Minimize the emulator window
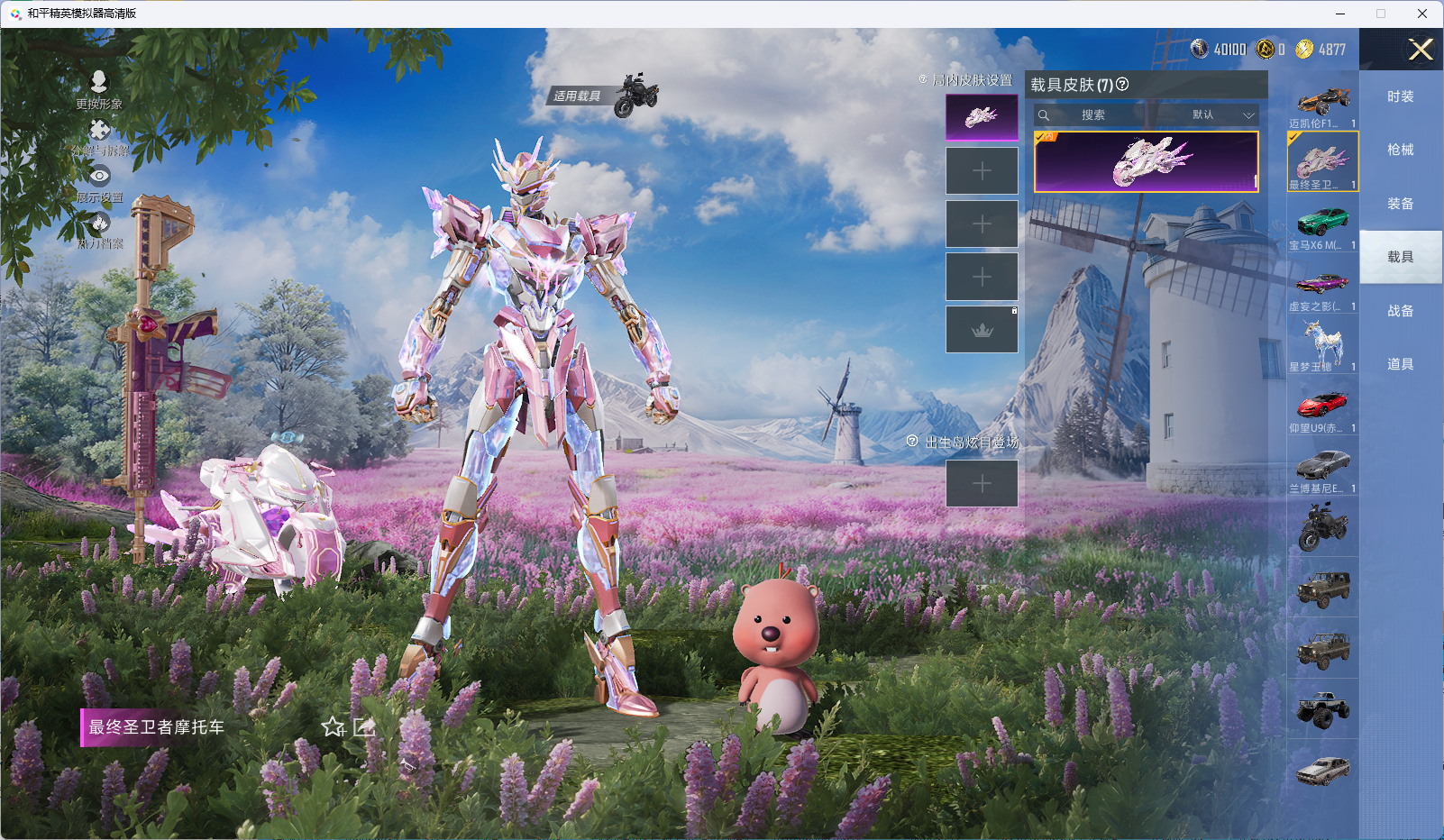Image resolution: width=1444 pixels, height=840 pixels. [1340, 14]
